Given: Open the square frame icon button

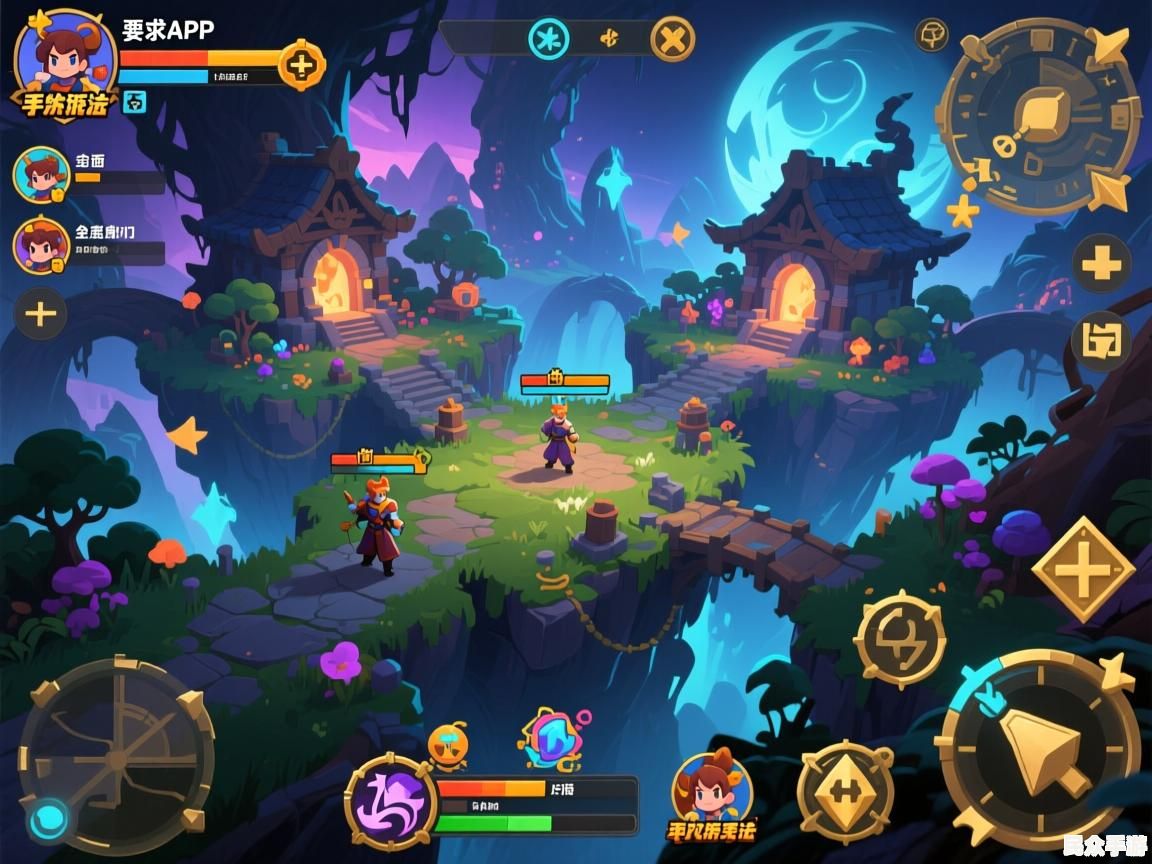Looking at the screenshot, I should 1101,341.
